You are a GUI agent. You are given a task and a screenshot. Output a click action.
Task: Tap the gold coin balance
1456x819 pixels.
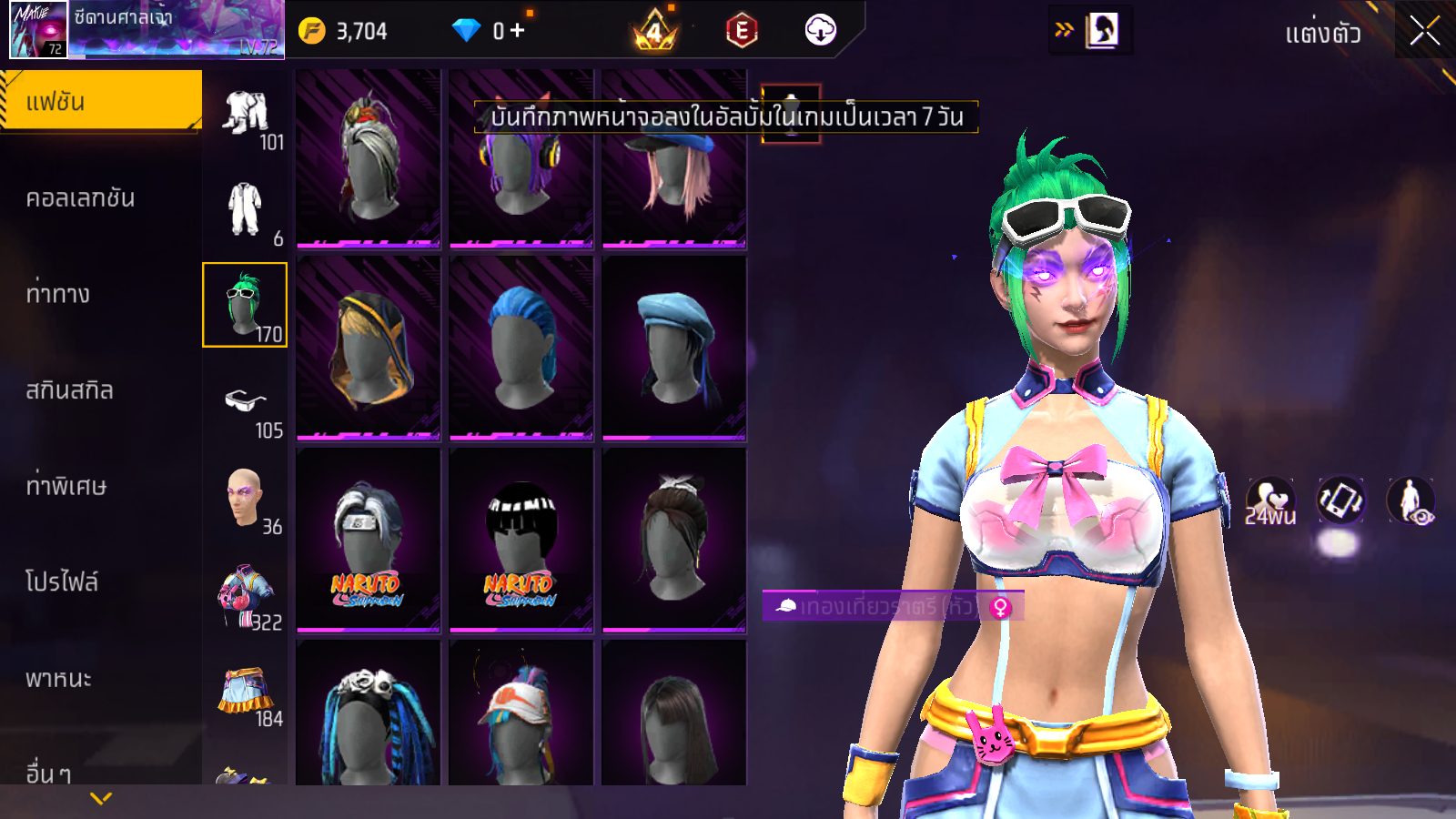[344, 31]
